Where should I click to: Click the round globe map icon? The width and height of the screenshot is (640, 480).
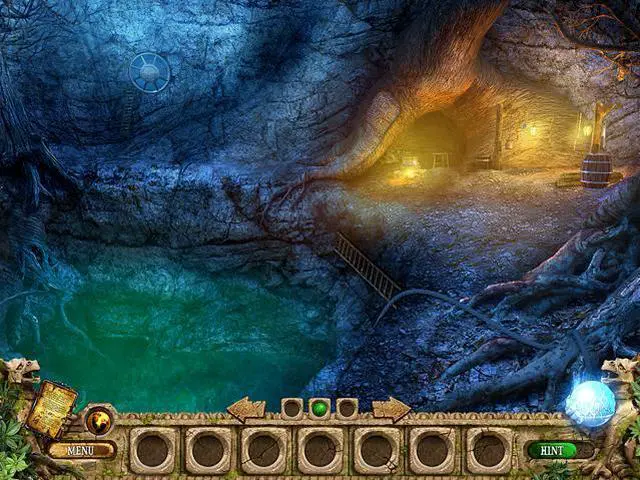99,420
